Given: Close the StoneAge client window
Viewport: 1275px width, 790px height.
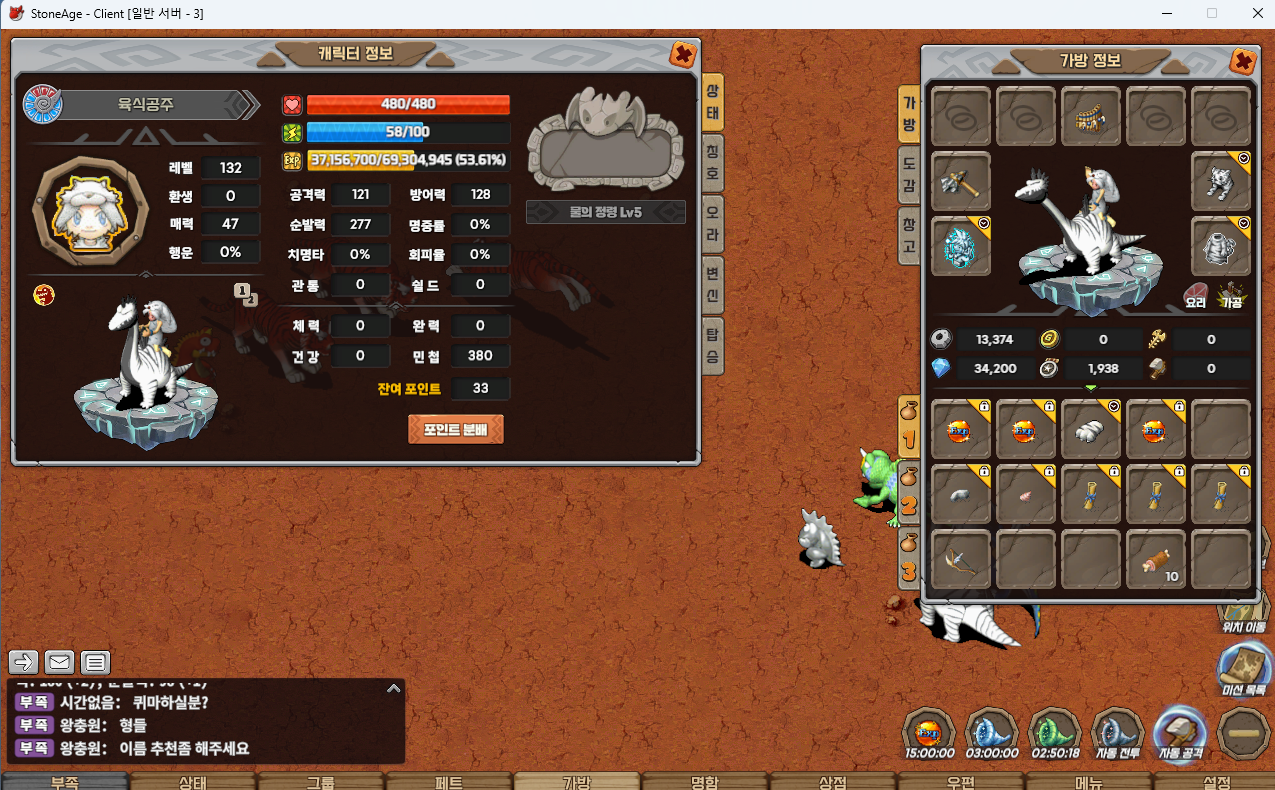Looking at the screenshot, I should tap(1258, 14).
